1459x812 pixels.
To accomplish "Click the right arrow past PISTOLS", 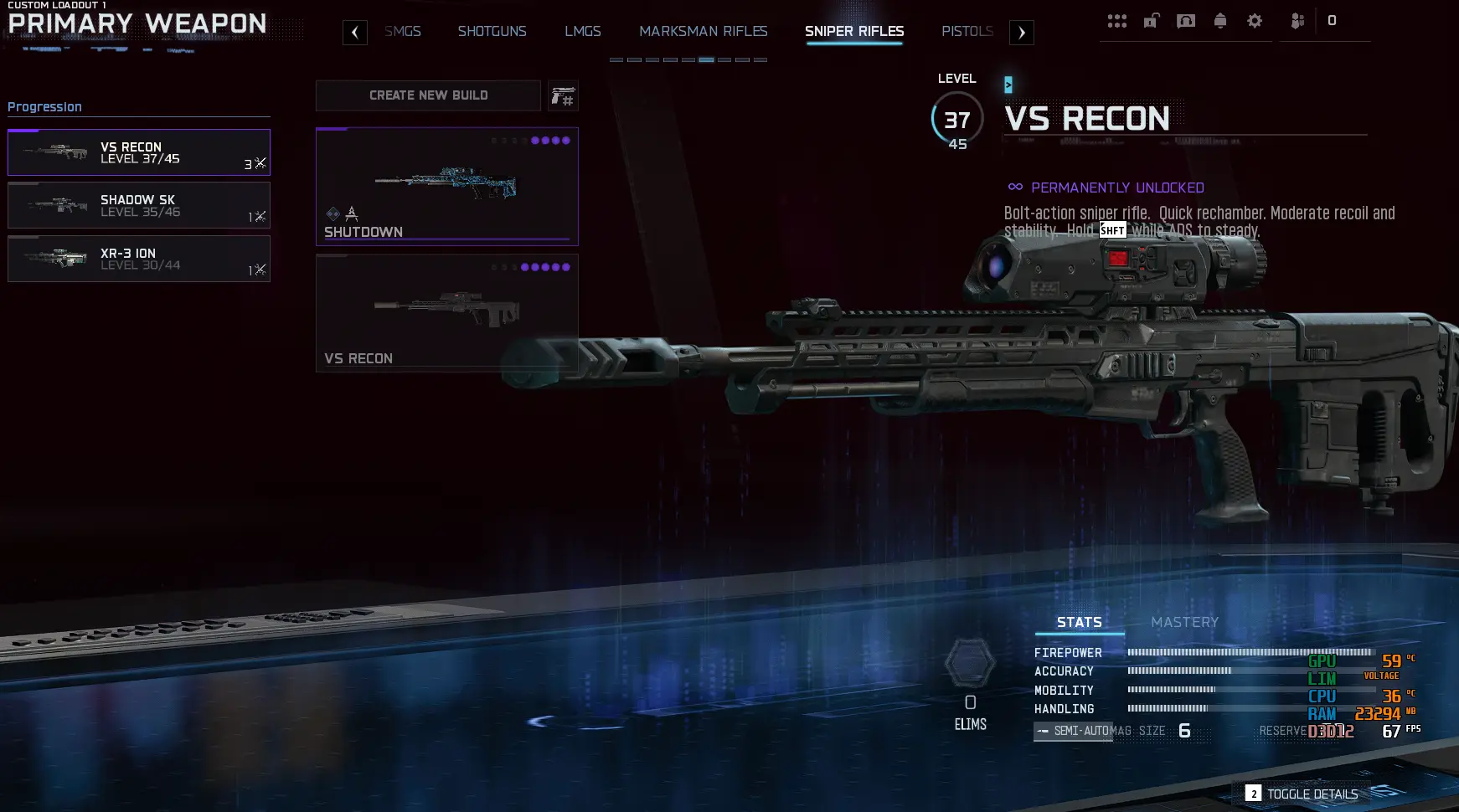I will pyautogui.click(x=1020, y=32).
